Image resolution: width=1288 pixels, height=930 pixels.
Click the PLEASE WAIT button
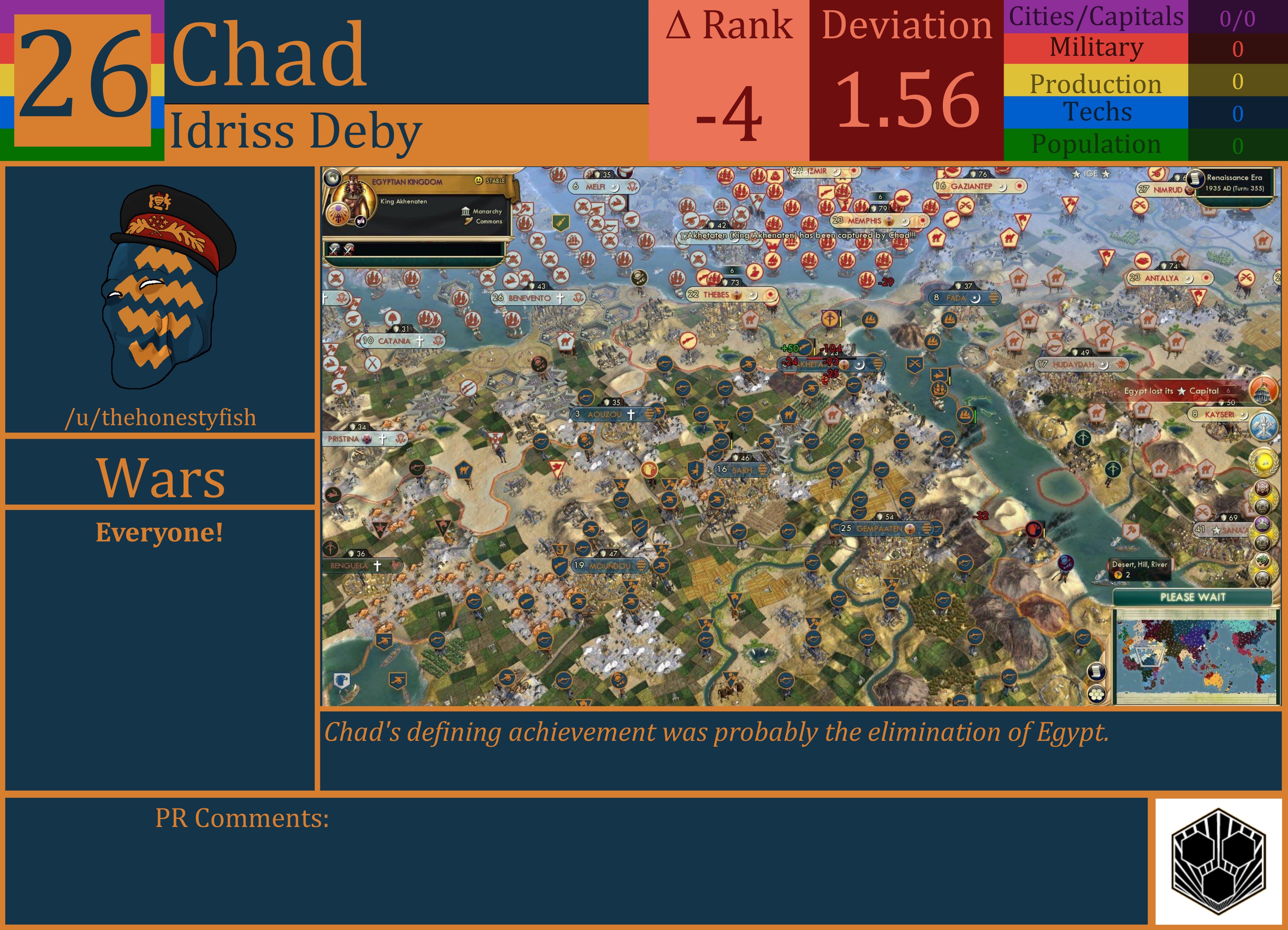pos(1193,597)
